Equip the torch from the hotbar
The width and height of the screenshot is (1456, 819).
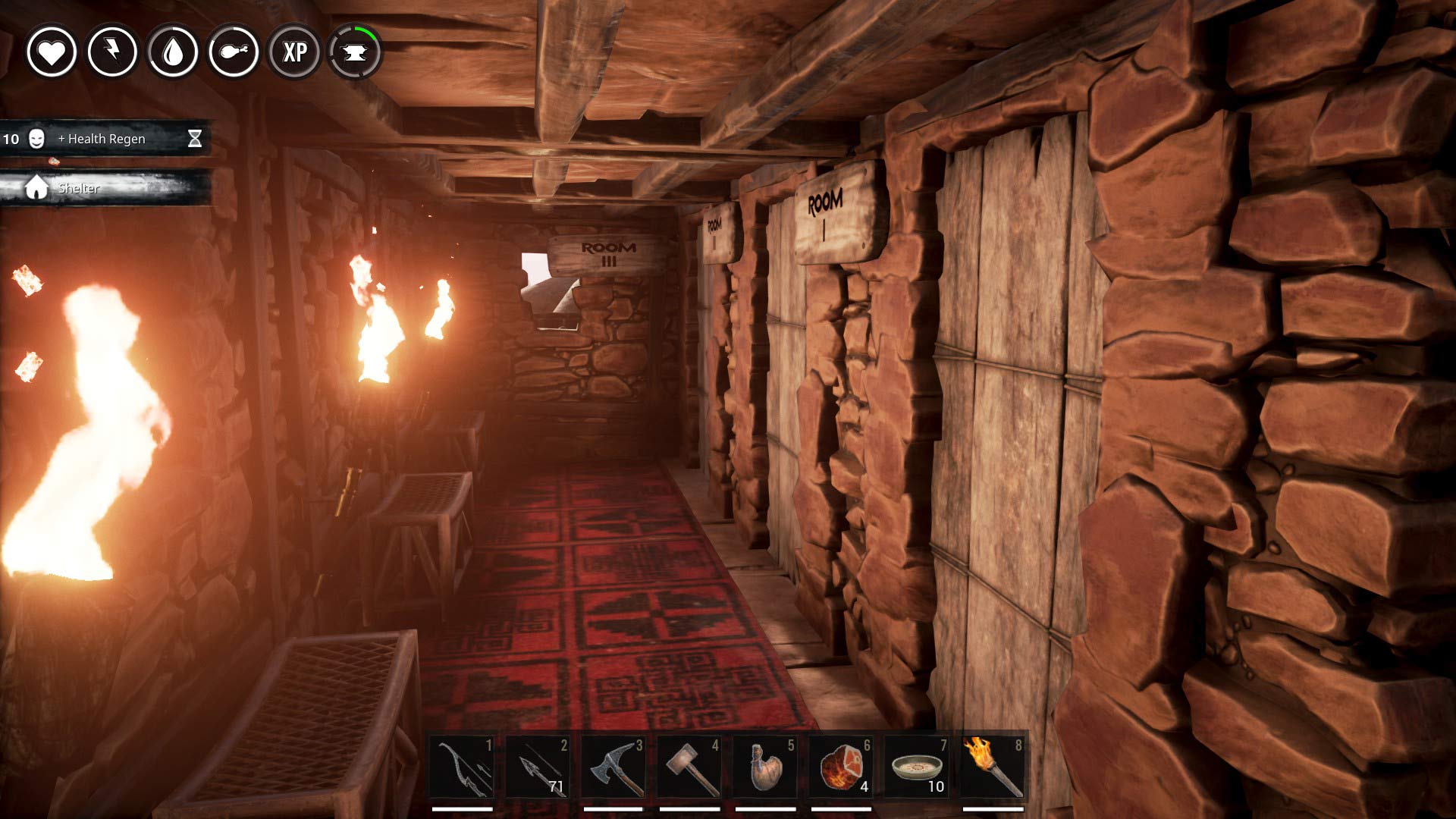[993, 767]
